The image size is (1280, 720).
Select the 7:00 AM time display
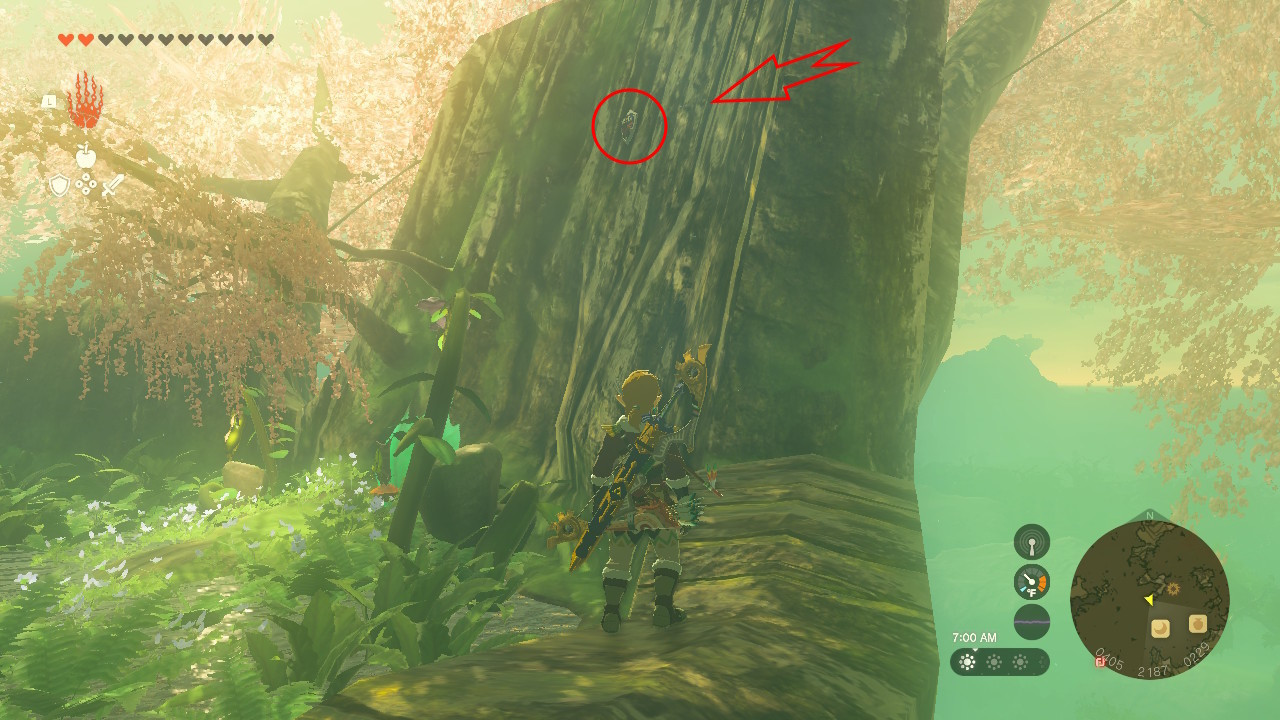(x=975, y=636)
